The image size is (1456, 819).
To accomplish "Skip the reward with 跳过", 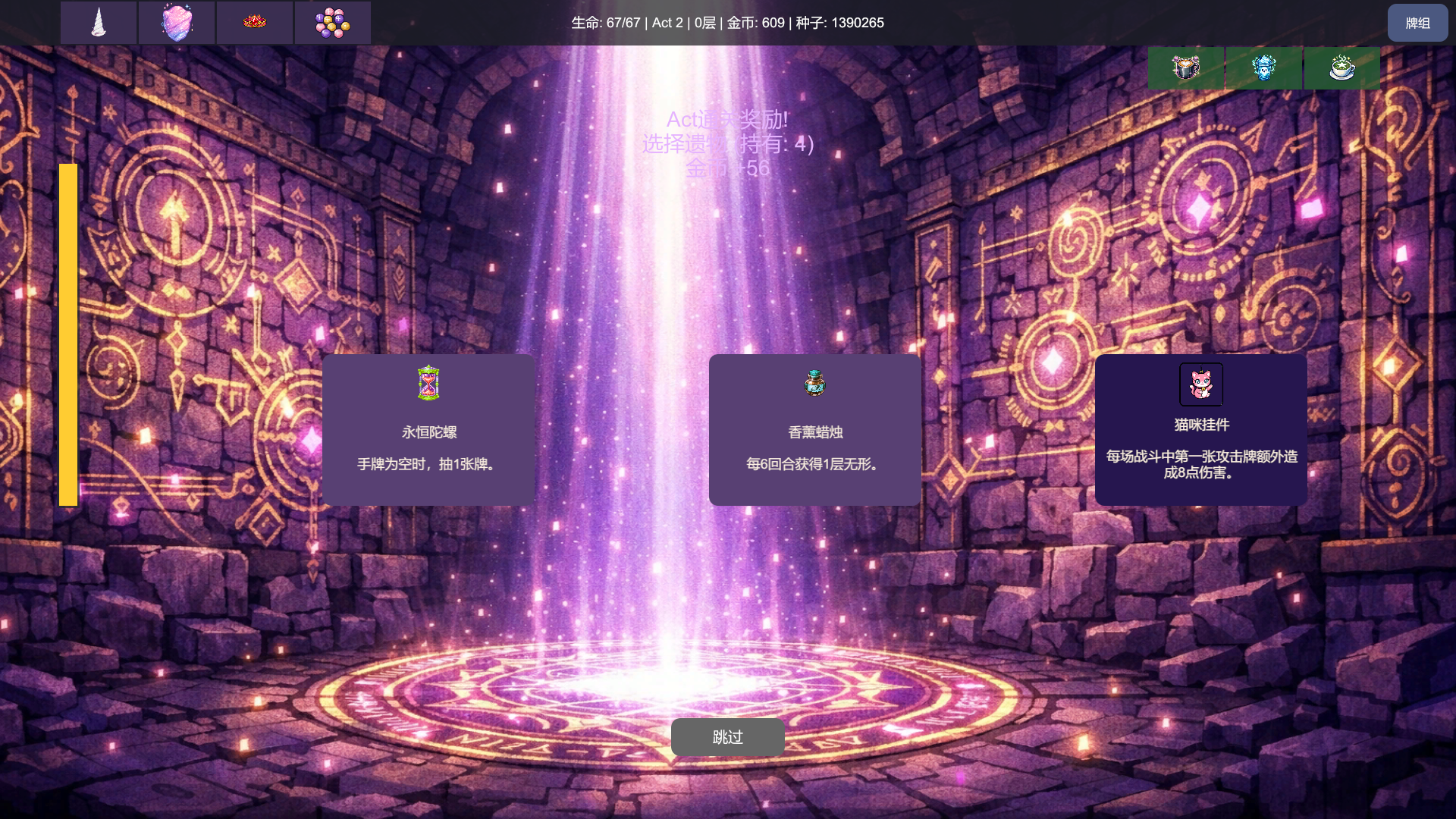I will (x=727, y=737).
